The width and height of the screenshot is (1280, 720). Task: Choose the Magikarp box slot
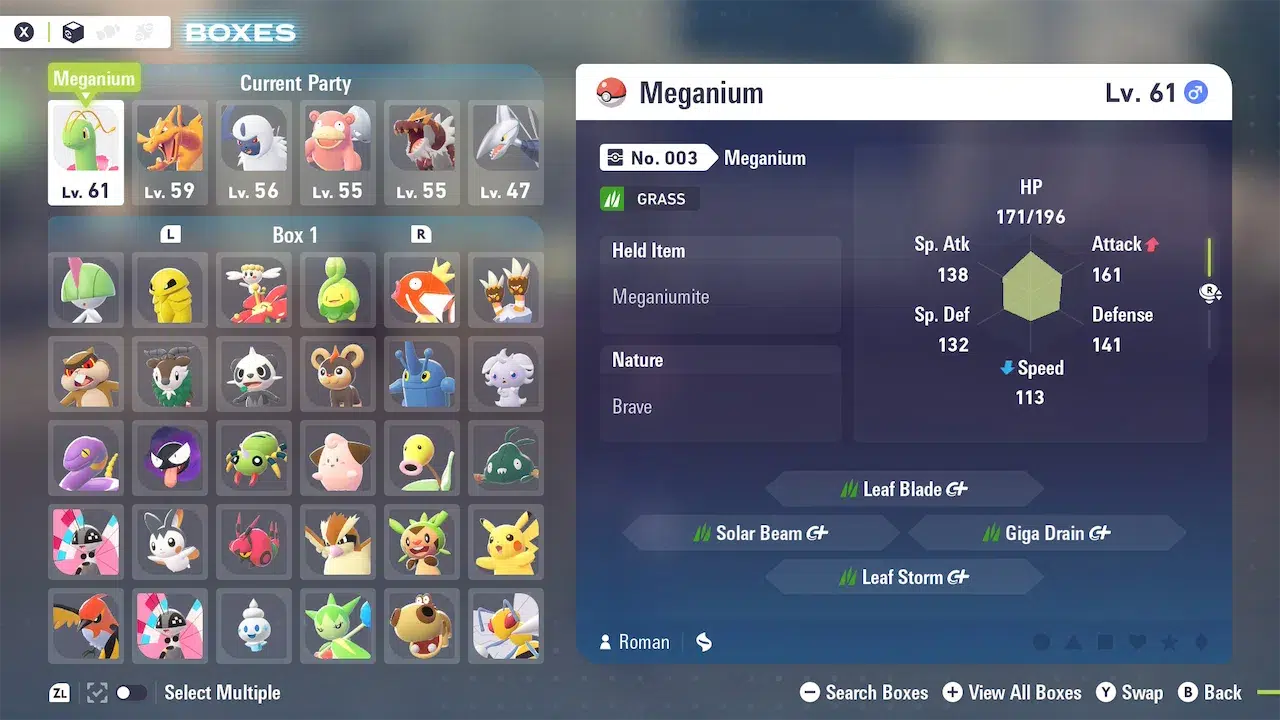tap(422, 290)
